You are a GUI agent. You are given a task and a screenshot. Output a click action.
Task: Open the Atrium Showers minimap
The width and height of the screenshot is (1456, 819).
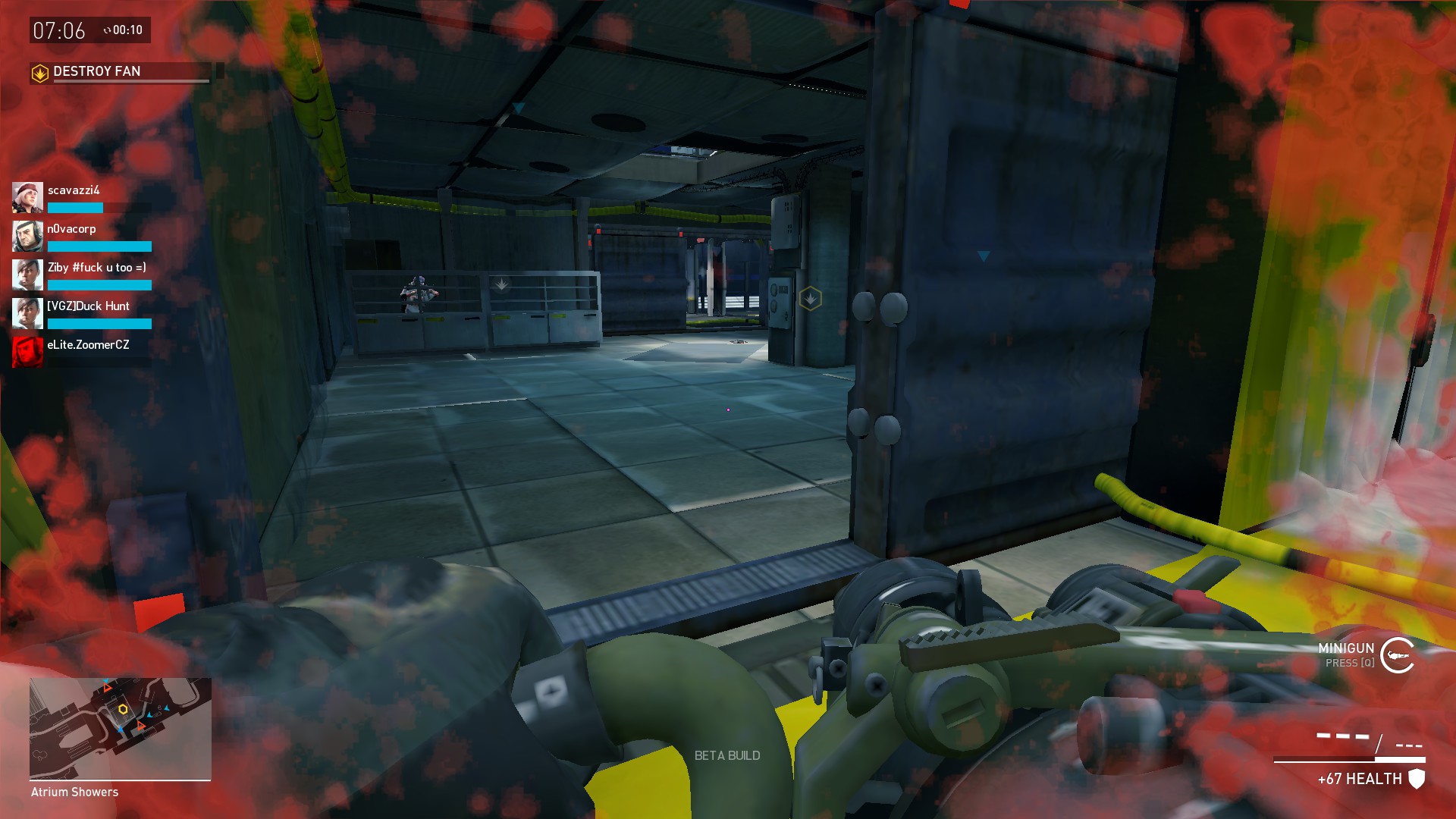(121, 728)
